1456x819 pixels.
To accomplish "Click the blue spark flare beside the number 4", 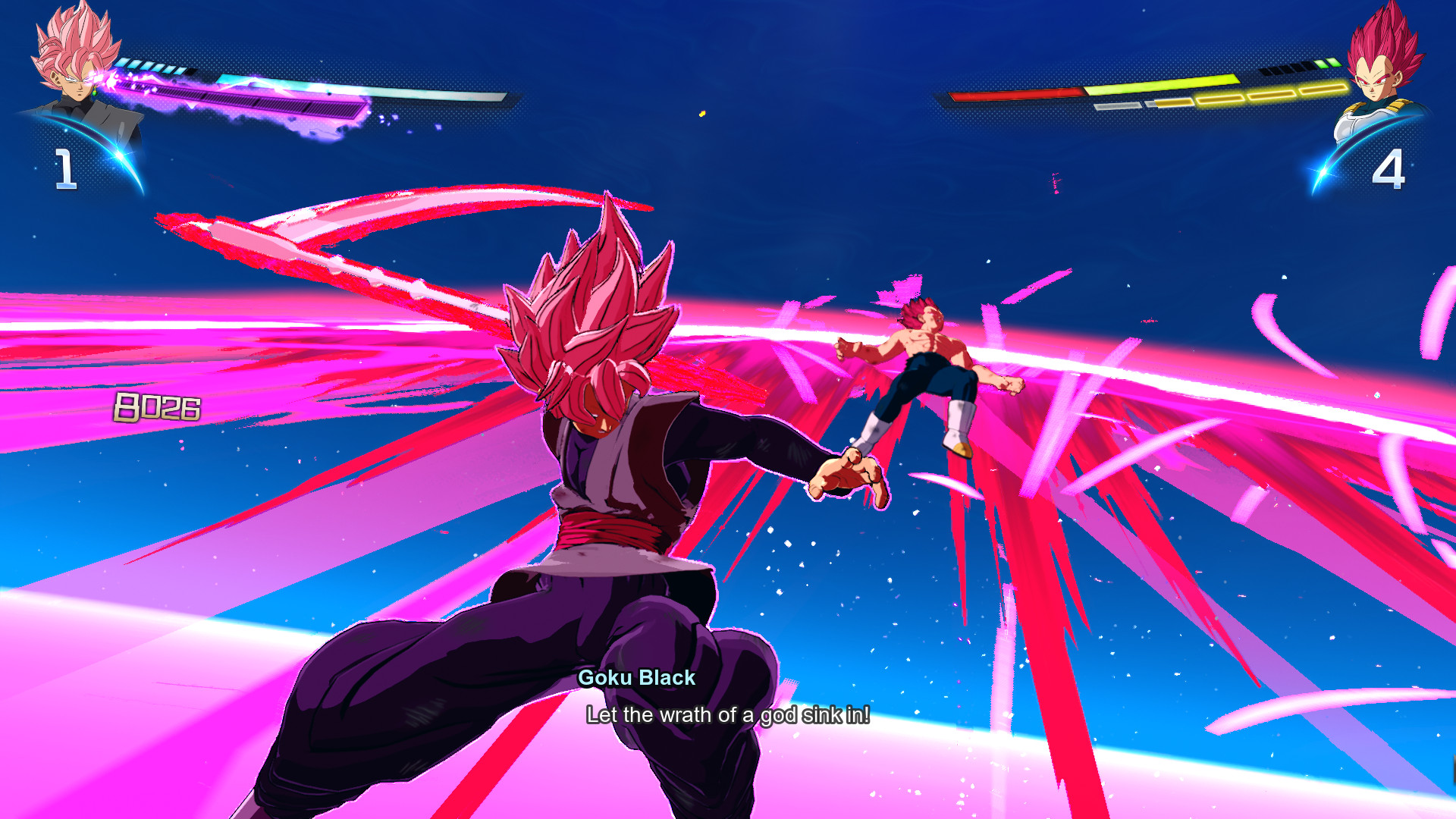I will (1323, 171).
